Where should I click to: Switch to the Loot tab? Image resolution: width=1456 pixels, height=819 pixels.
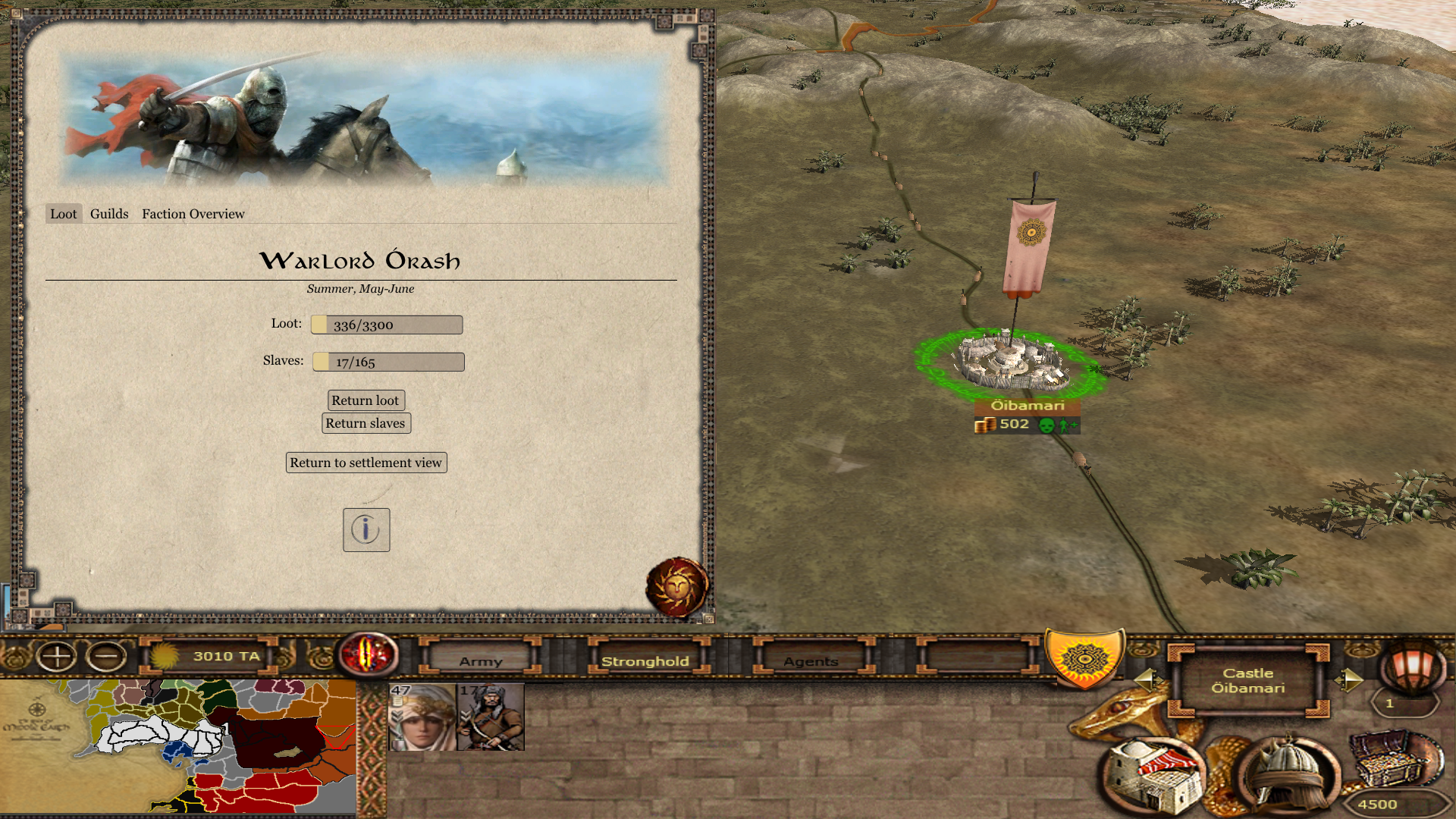[x=63, y=214]
